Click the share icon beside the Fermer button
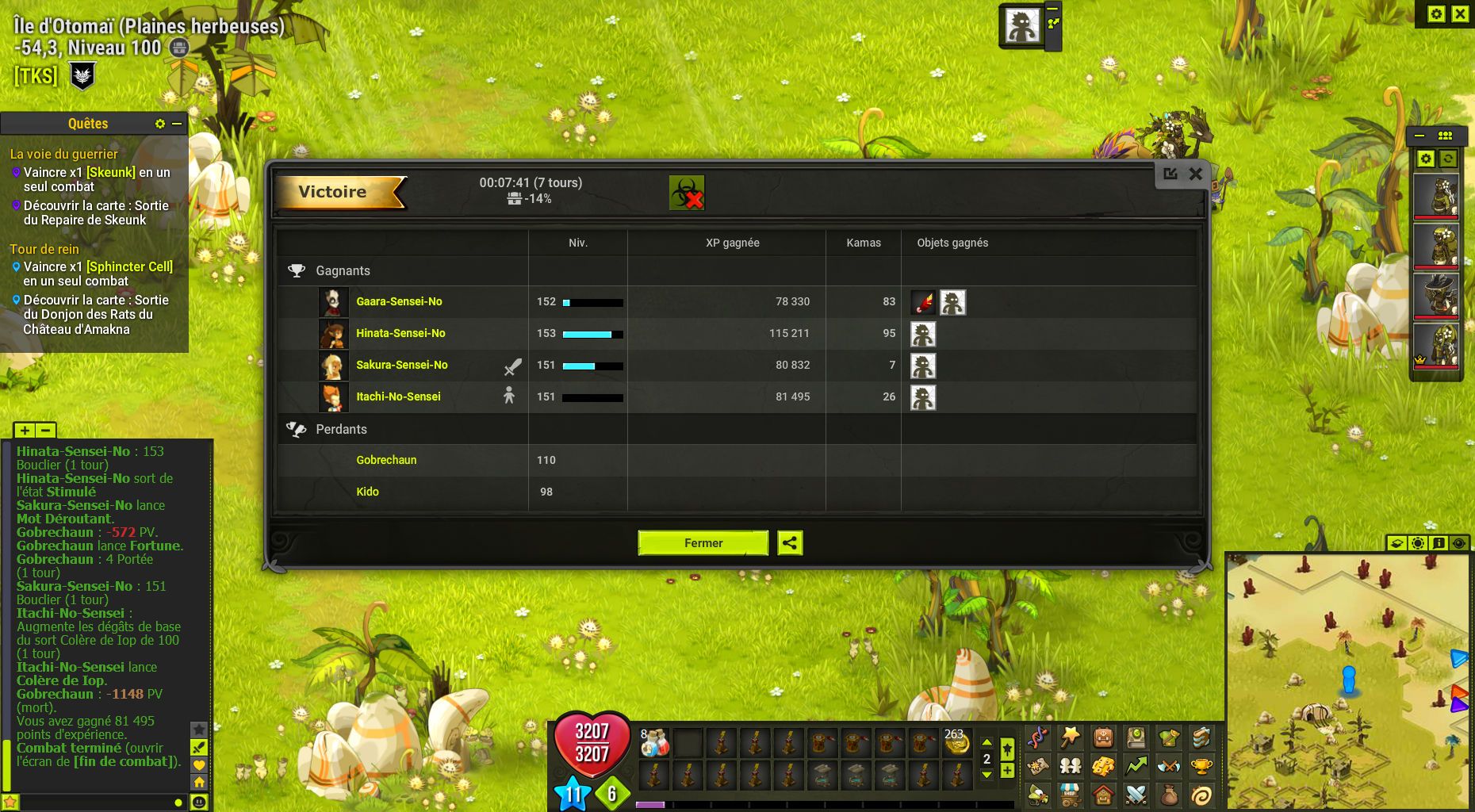The width and height of the screenshot is (1475, 812). pos(790,543)
